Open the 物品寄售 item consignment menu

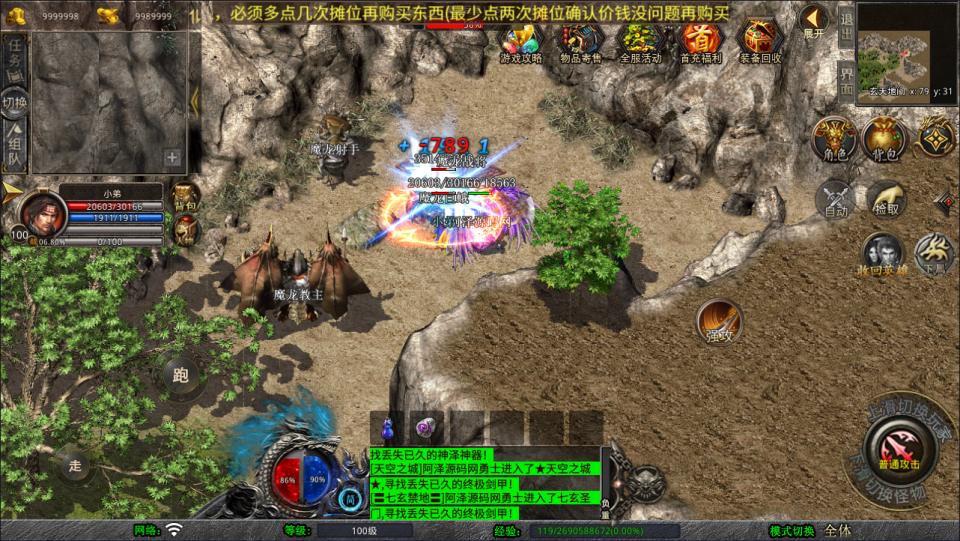pyautogui.click(x=581, y=41)
